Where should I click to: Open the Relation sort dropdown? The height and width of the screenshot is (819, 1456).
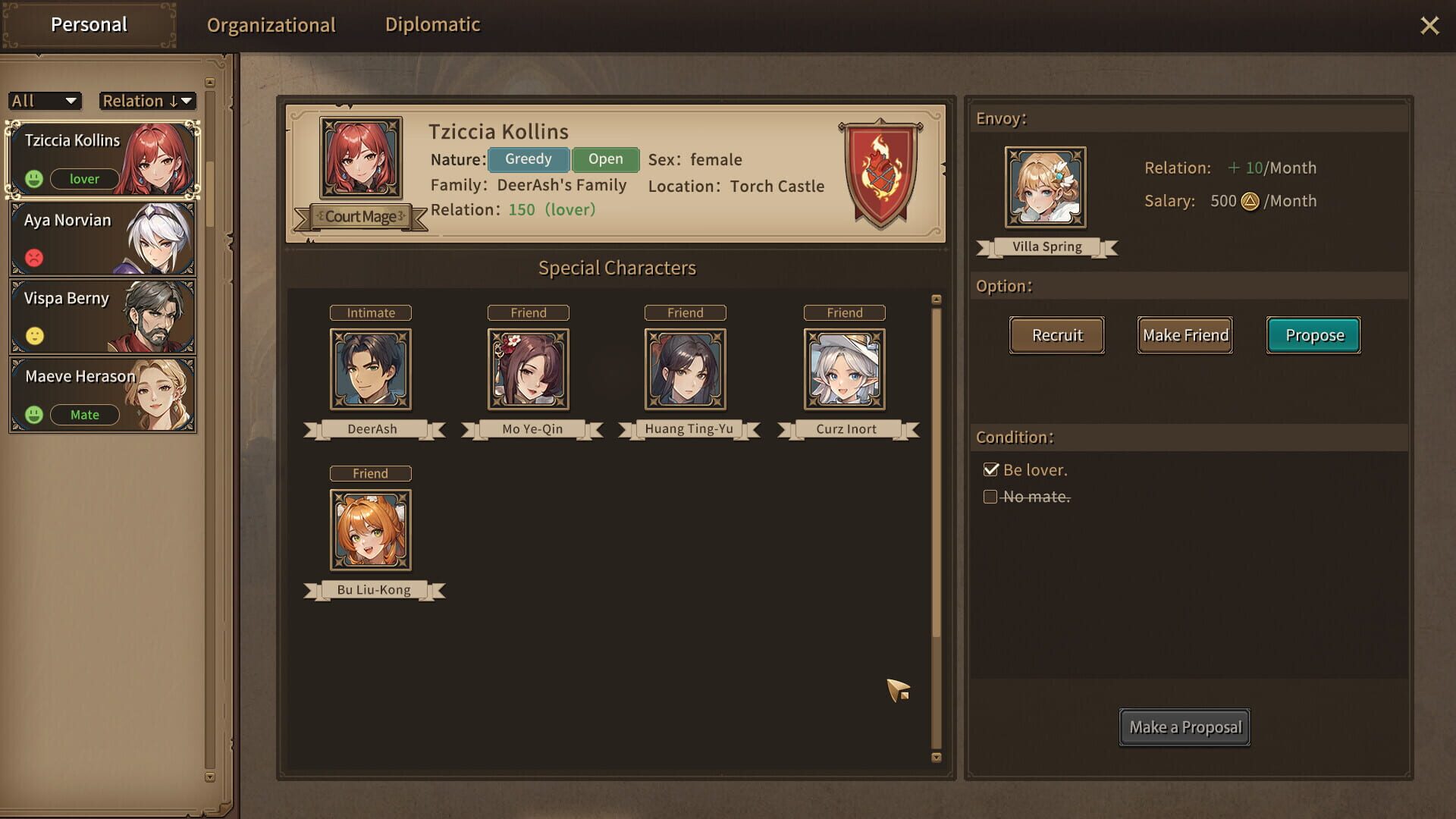coord(147,100)
